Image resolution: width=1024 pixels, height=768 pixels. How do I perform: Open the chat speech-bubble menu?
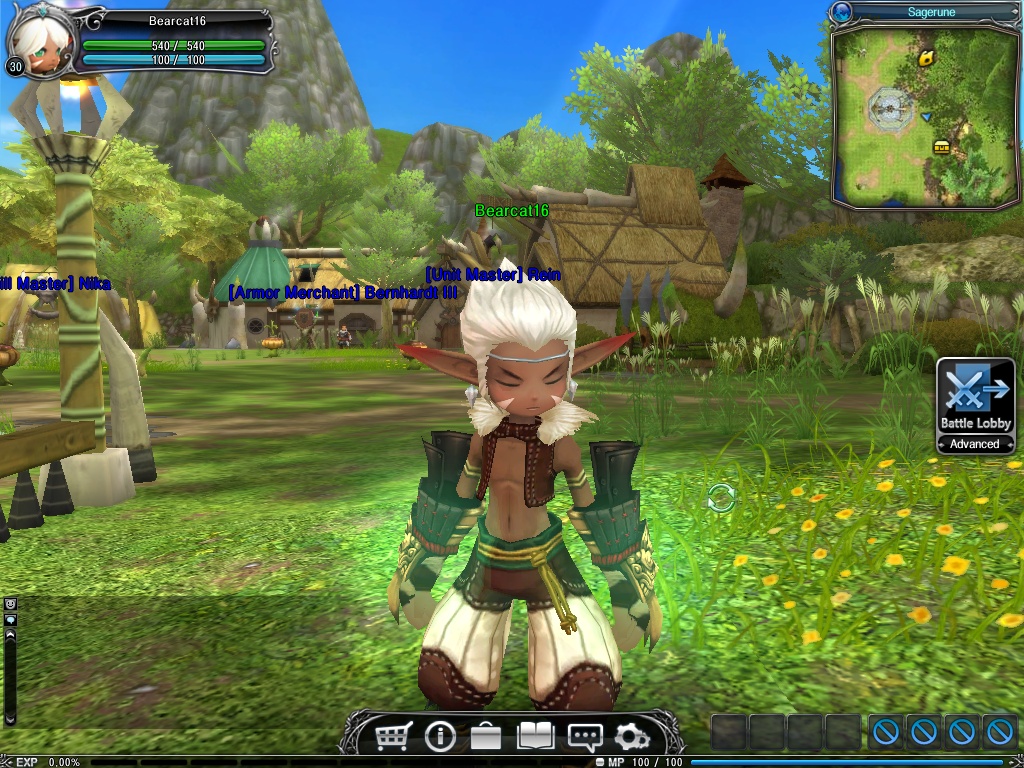pos(584,737)
